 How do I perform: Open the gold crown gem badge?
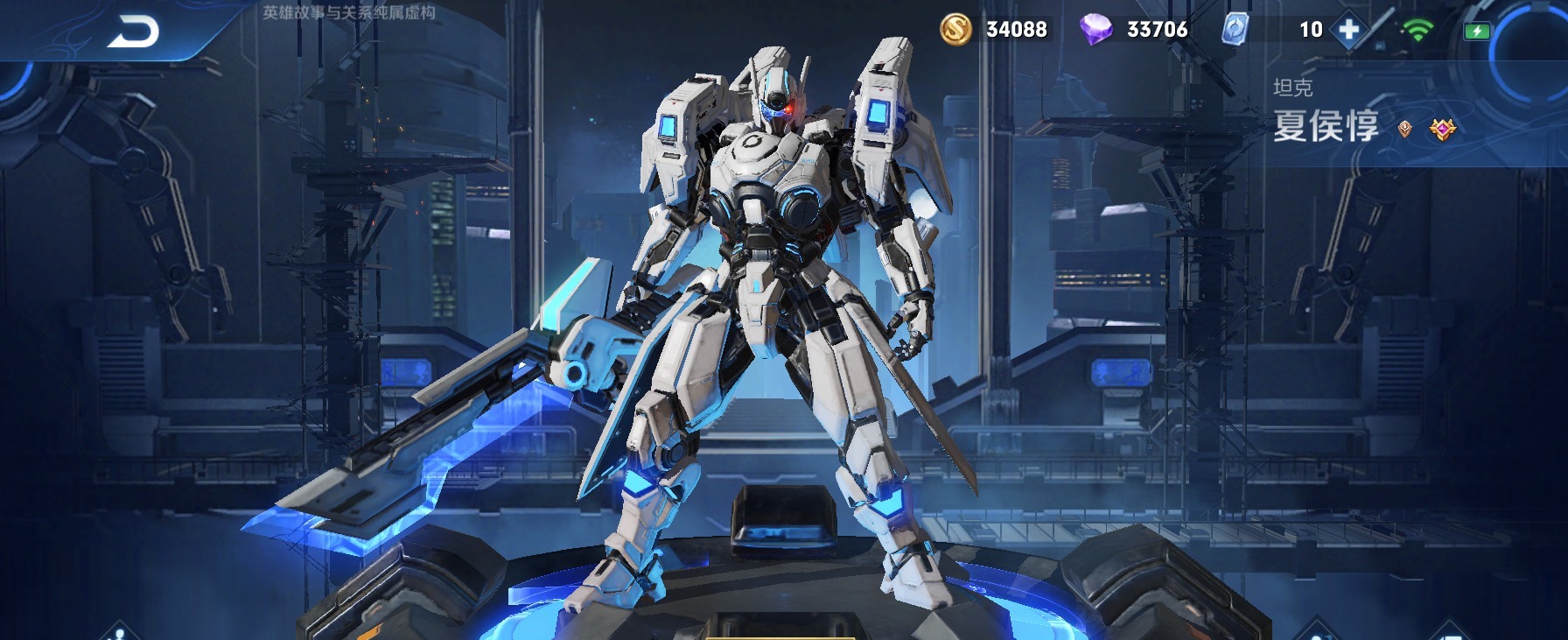[x=1442, y=130]
